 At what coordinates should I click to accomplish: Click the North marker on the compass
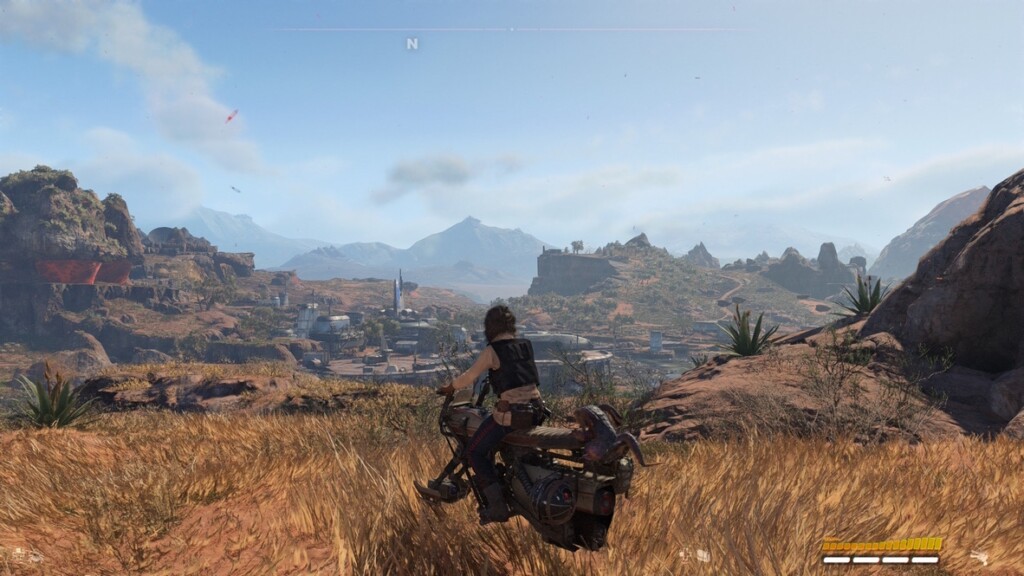point(412,43)
